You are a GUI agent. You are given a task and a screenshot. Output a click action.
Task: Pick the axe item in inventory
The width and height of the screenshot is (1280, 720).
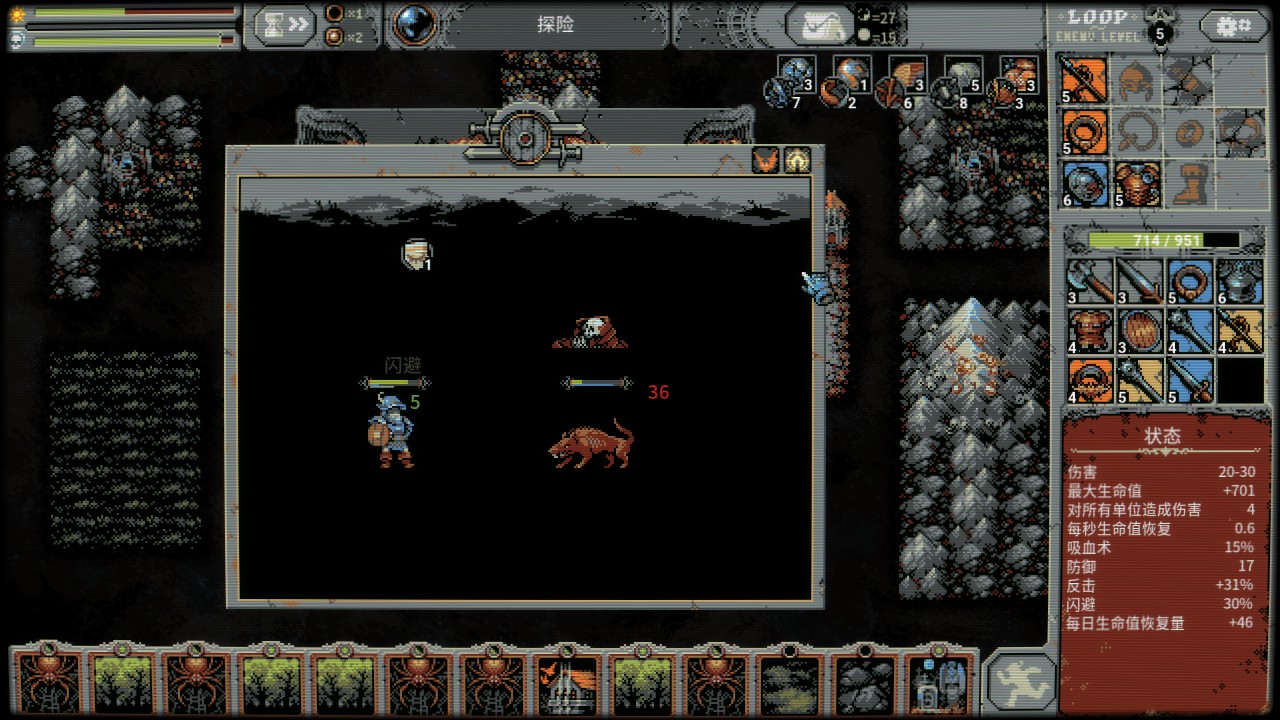point(1088,281)
